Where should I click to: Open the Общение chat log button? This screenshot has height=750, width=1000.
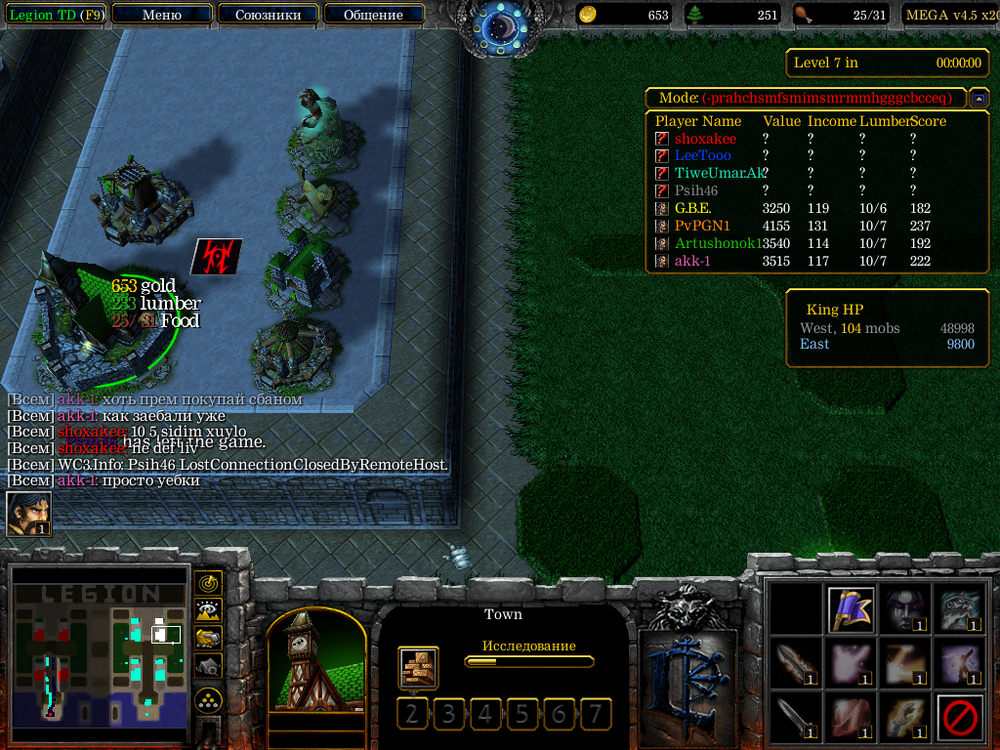(x=373, y=15)
